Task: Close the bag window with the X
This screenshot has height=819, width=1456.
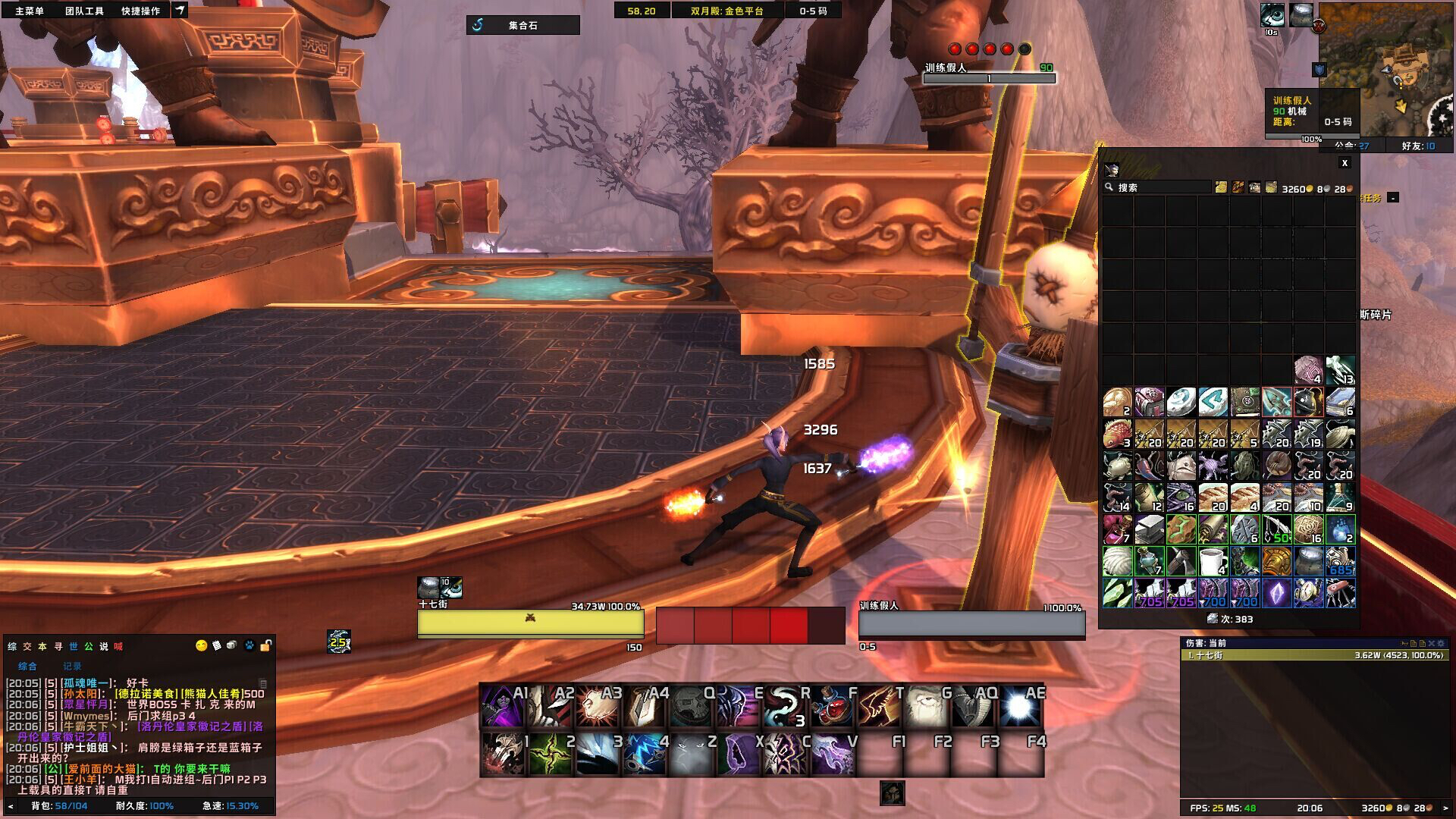Action: click(x=1345, y=163)
